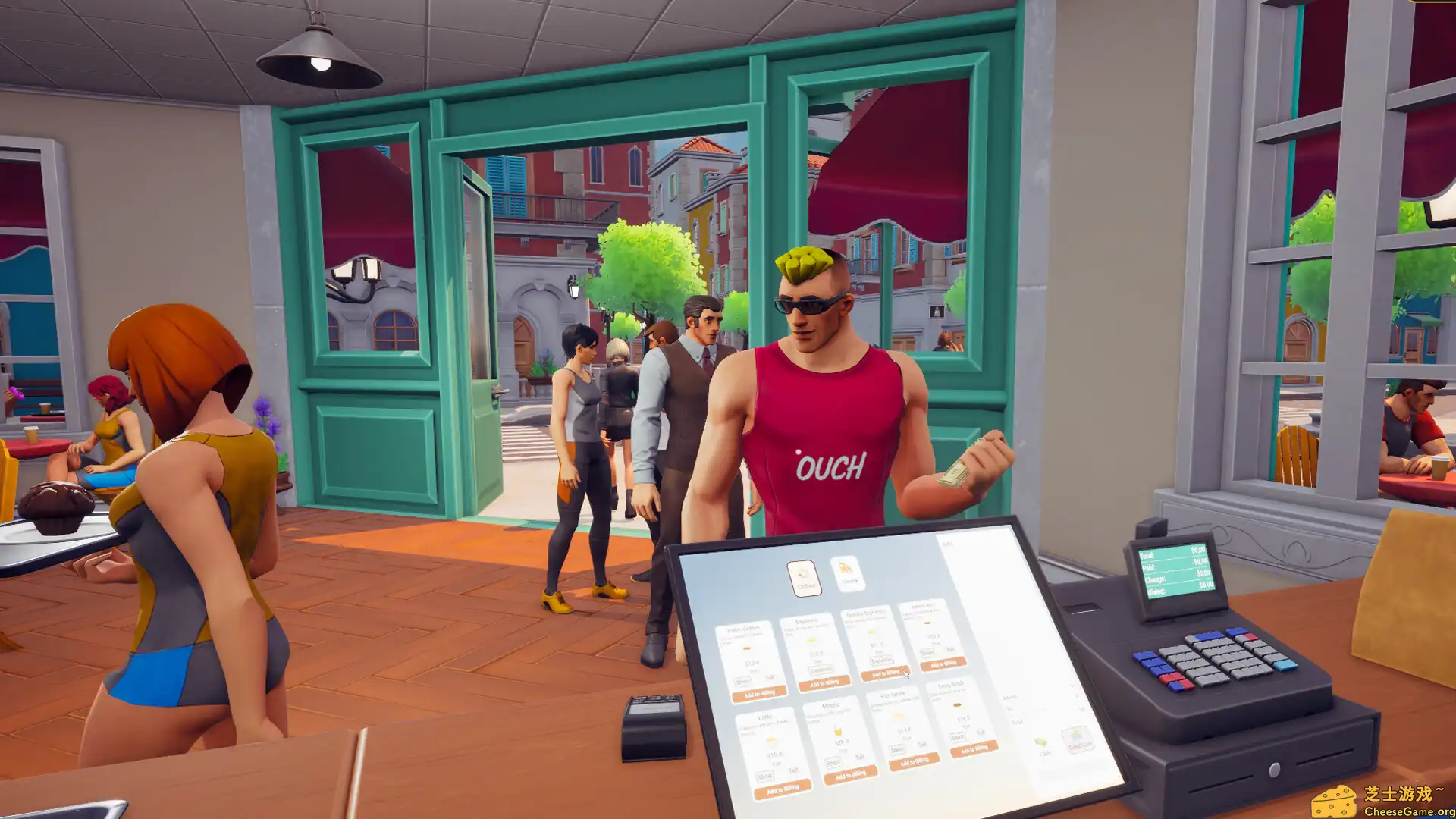Click the Espresso cup icon
Screen dimensions: 1456x819
[x=811, y=639]
